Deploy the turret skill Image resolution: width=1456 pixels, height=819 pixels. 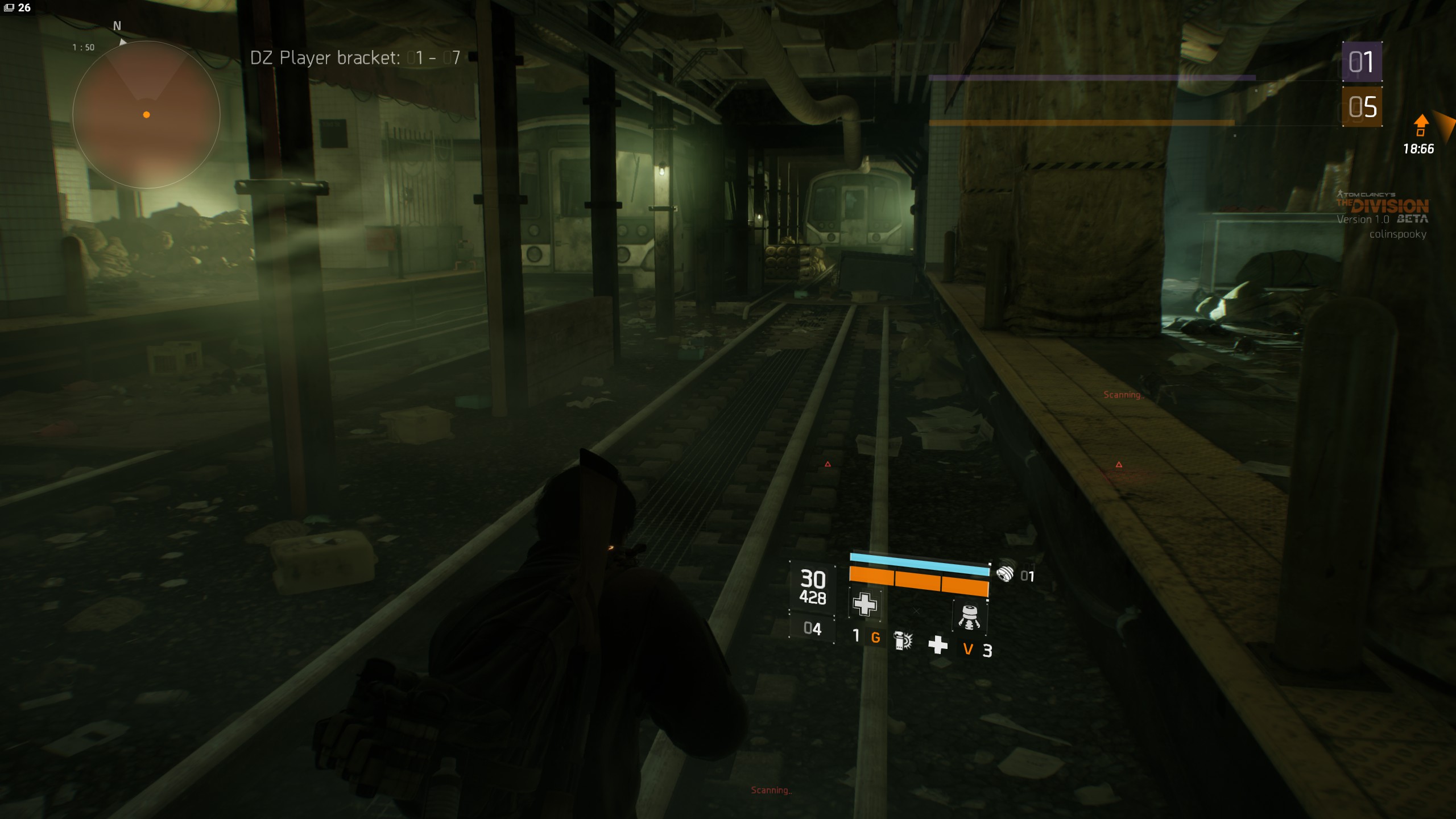click(969, 617)
